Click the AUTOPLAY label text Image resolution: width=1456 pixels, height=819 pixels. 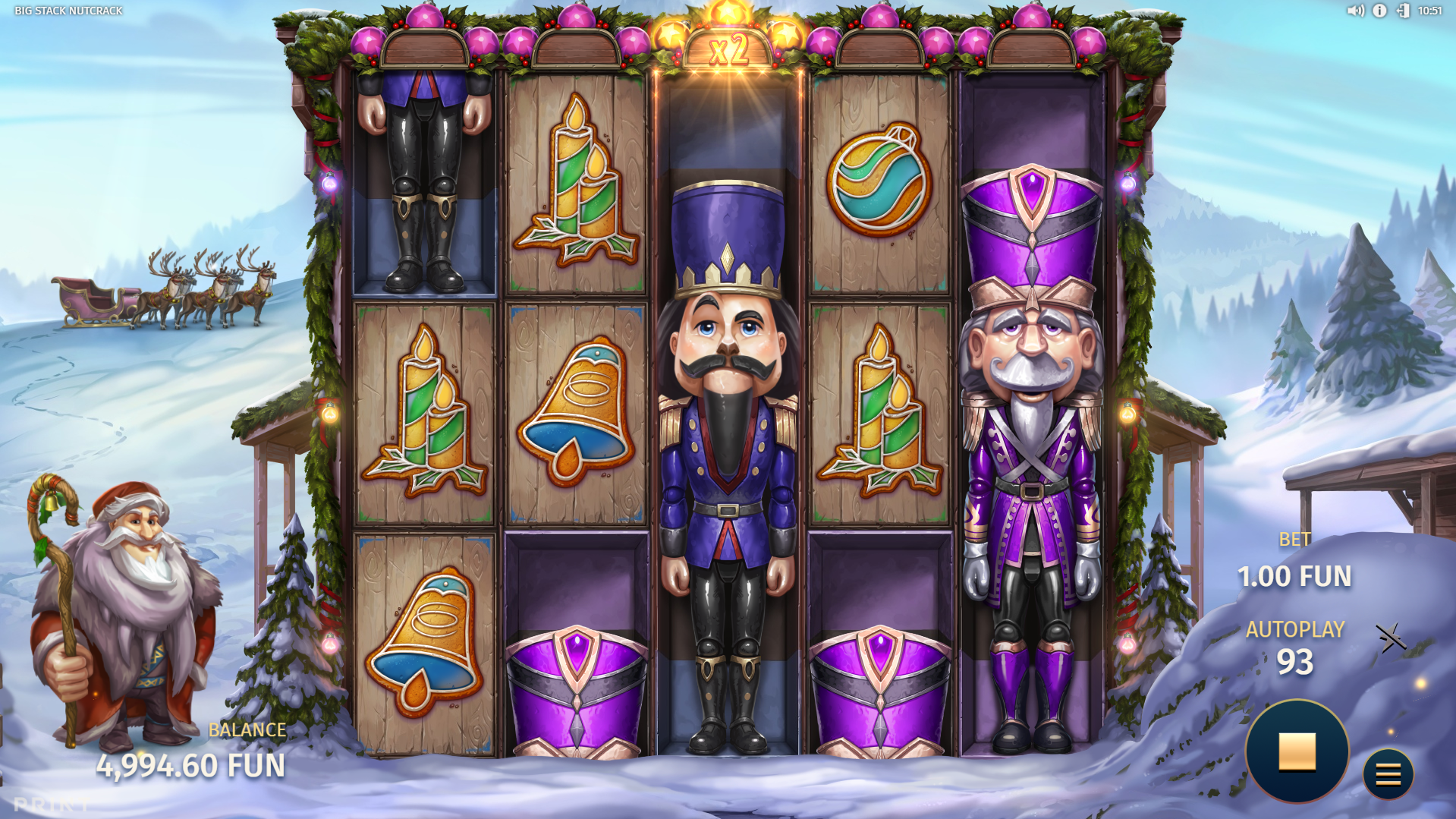(1295, 628)
